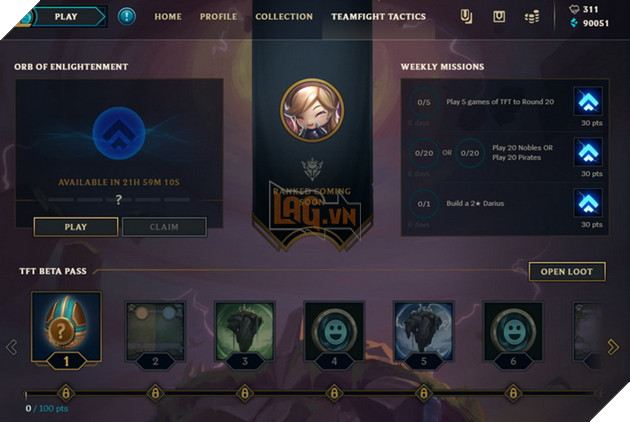Screen dimensions: 630x422
Task: Show next beta pass rewards with right arrow
Action: [613, 347]
